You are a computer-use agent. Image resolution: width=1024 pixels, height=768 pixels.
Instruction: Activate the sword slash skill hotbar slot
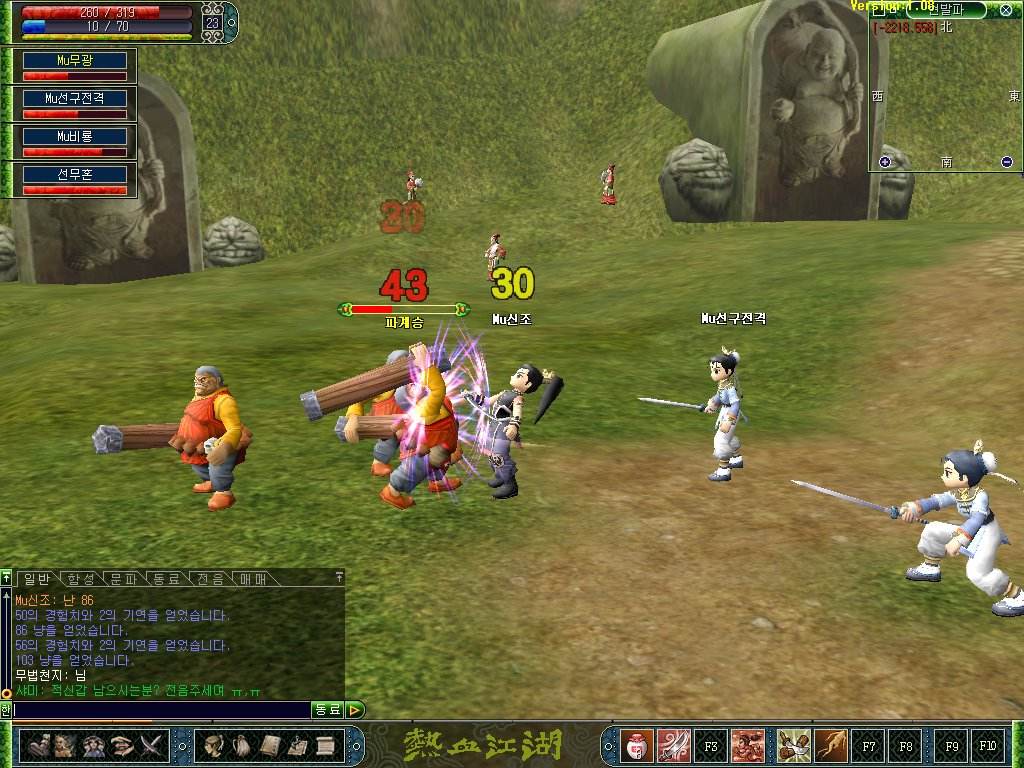(674, 745)
